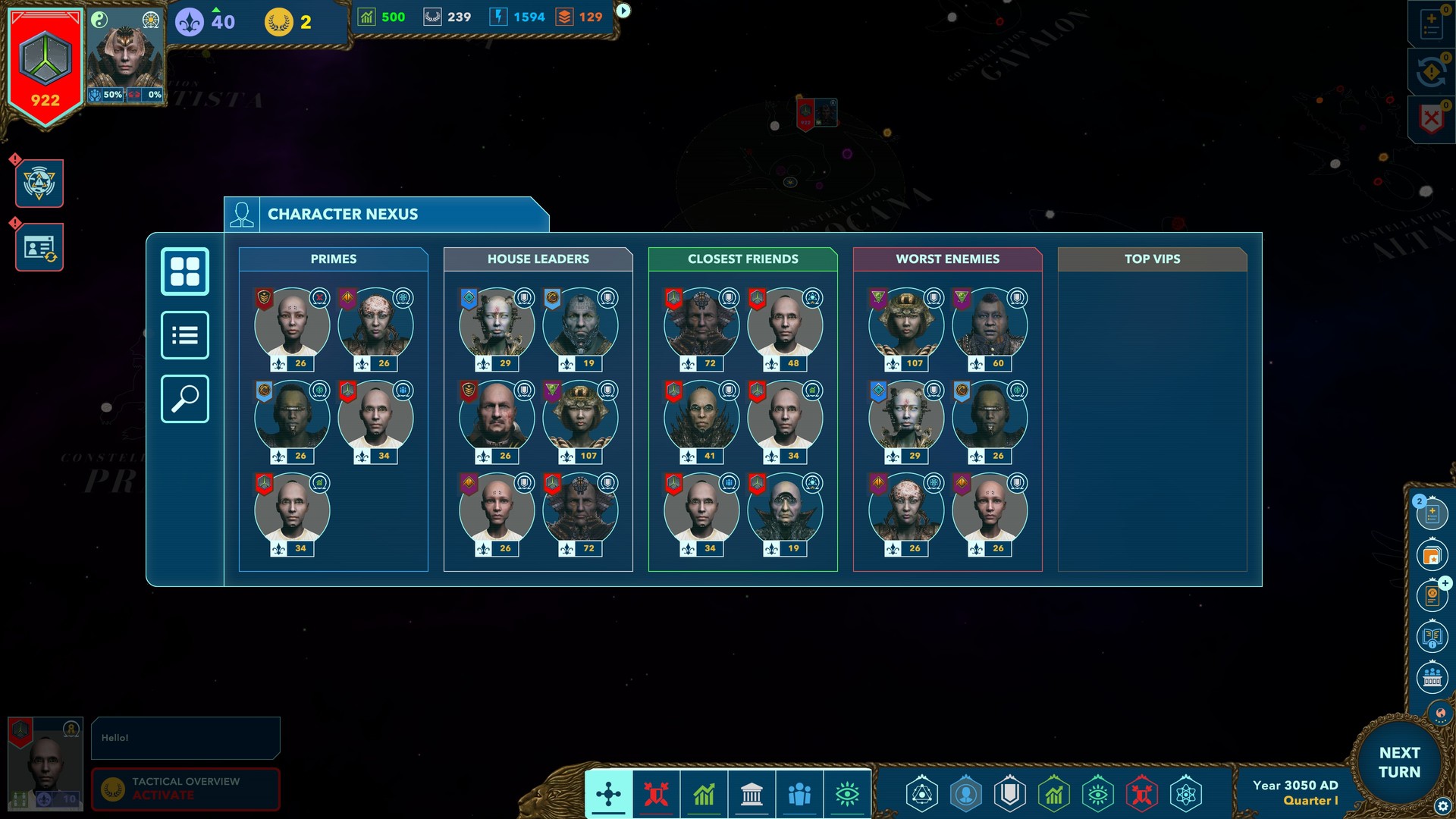Image resolution: width=1456 pixels, height=819 pixels.
Task: Activate the Tactical Overview
Action: [185, 789]
